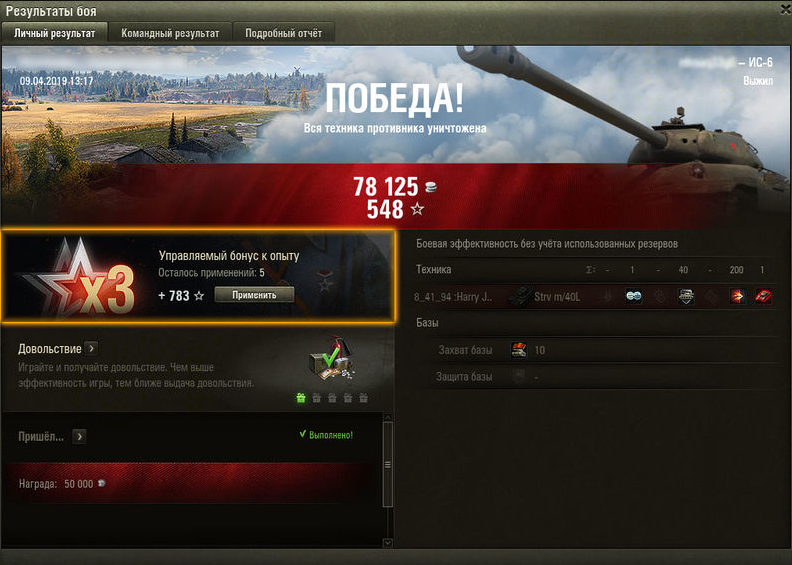Click the green supply crate progress icon

(x=300, y=397)
